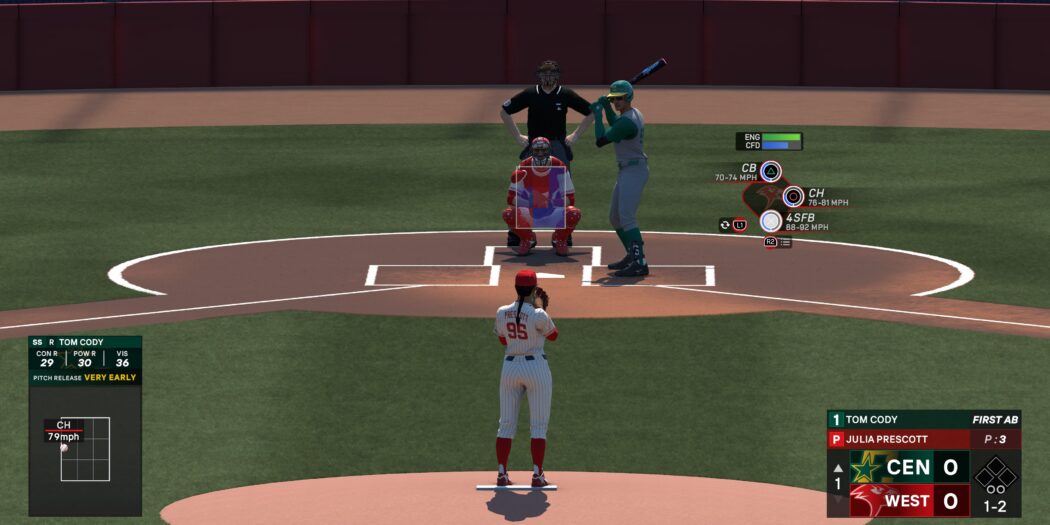Viewport: 1050px width, 525px height.
Task: Click the strike zone grid in the pitch panel
Action: (x=85, y=449)
